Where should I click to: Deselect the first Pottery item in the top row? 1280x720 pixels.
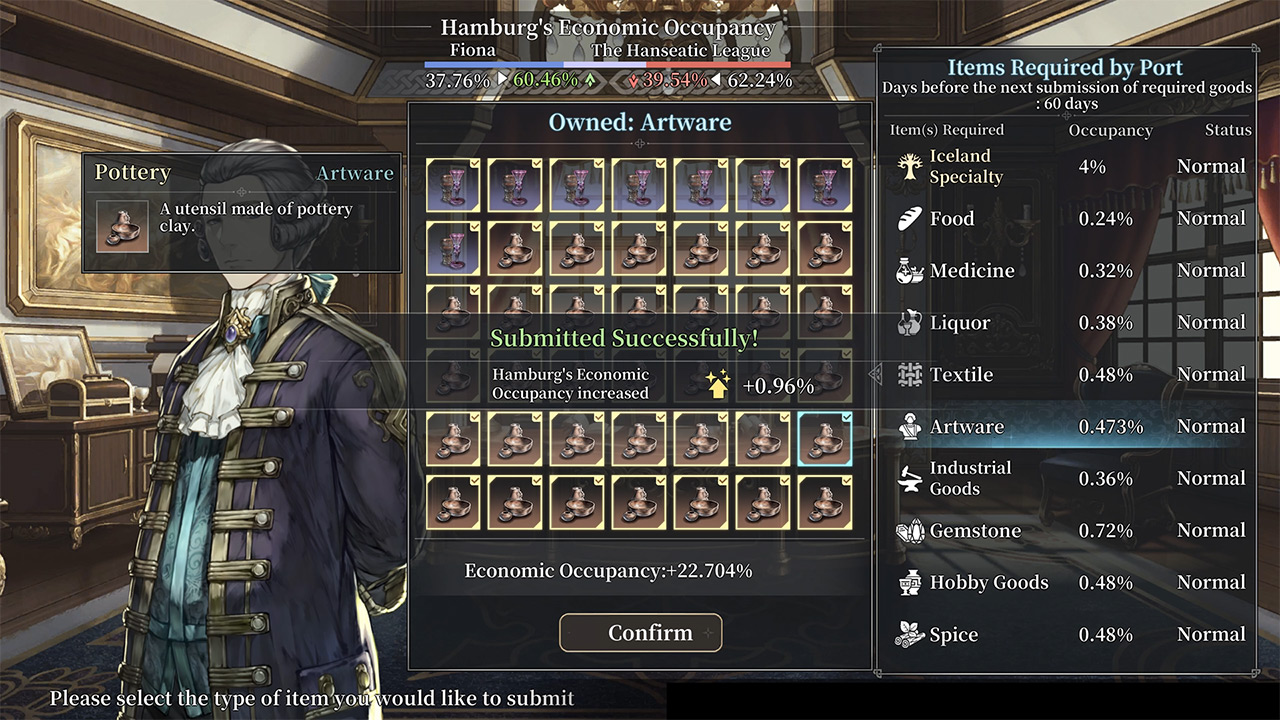pos(454,185)
